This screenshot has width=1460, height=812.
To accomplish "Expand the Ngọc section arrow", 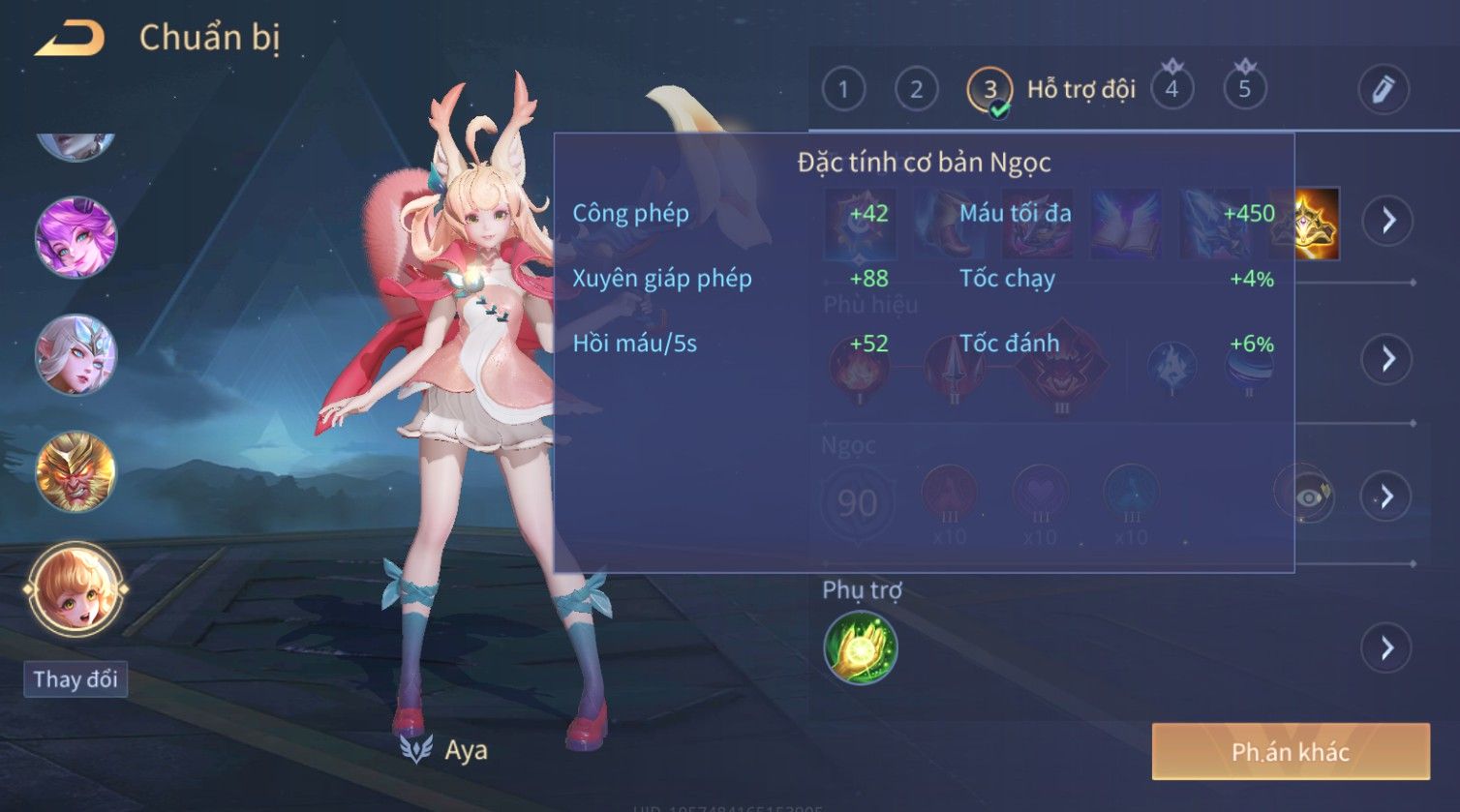I will tap(1387, 496).
